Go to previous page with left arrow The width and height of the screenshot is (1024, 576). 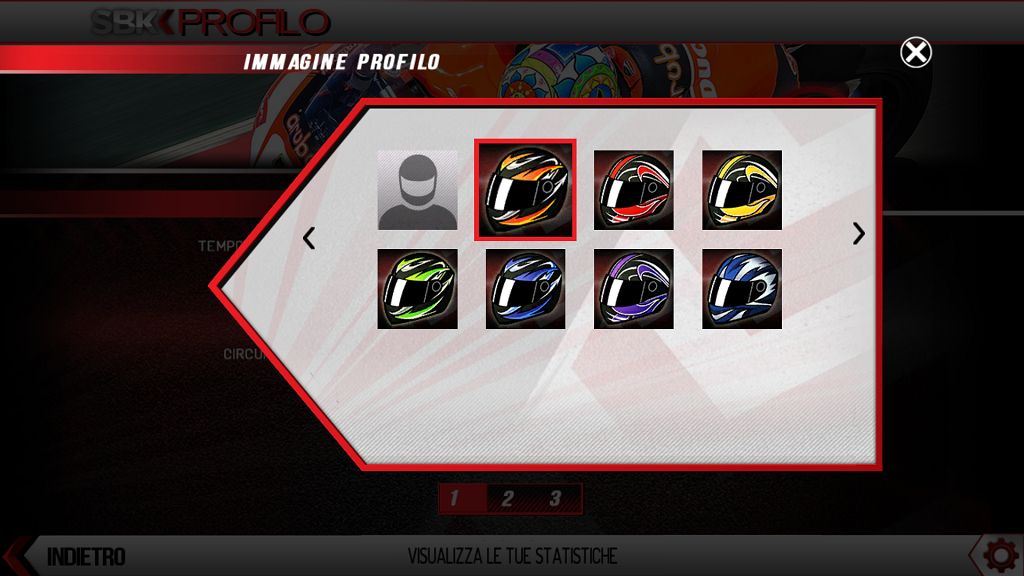[309, 238]
